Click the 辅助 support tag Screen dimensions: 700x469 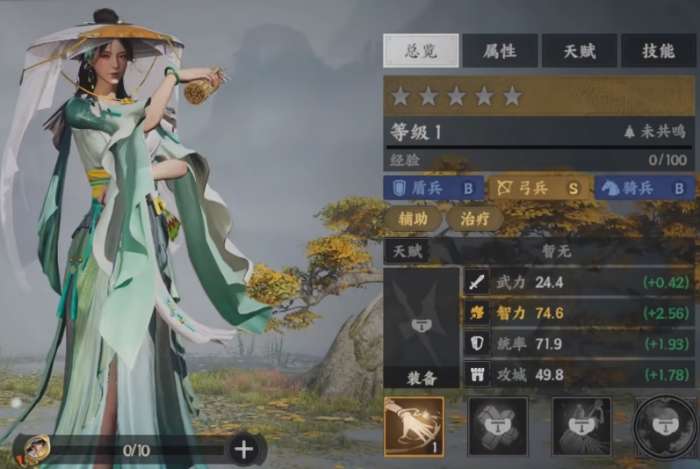tap(412, 219)
